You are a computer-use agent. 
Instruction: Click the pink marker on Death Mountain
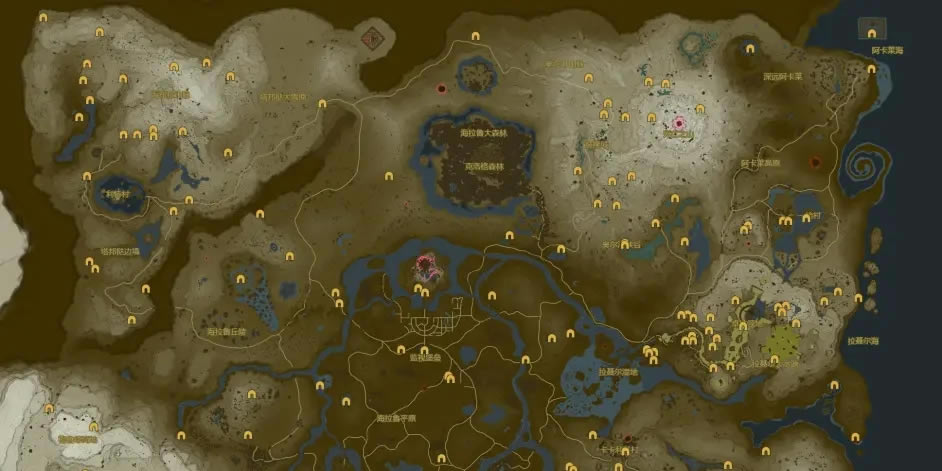[681, 123]
